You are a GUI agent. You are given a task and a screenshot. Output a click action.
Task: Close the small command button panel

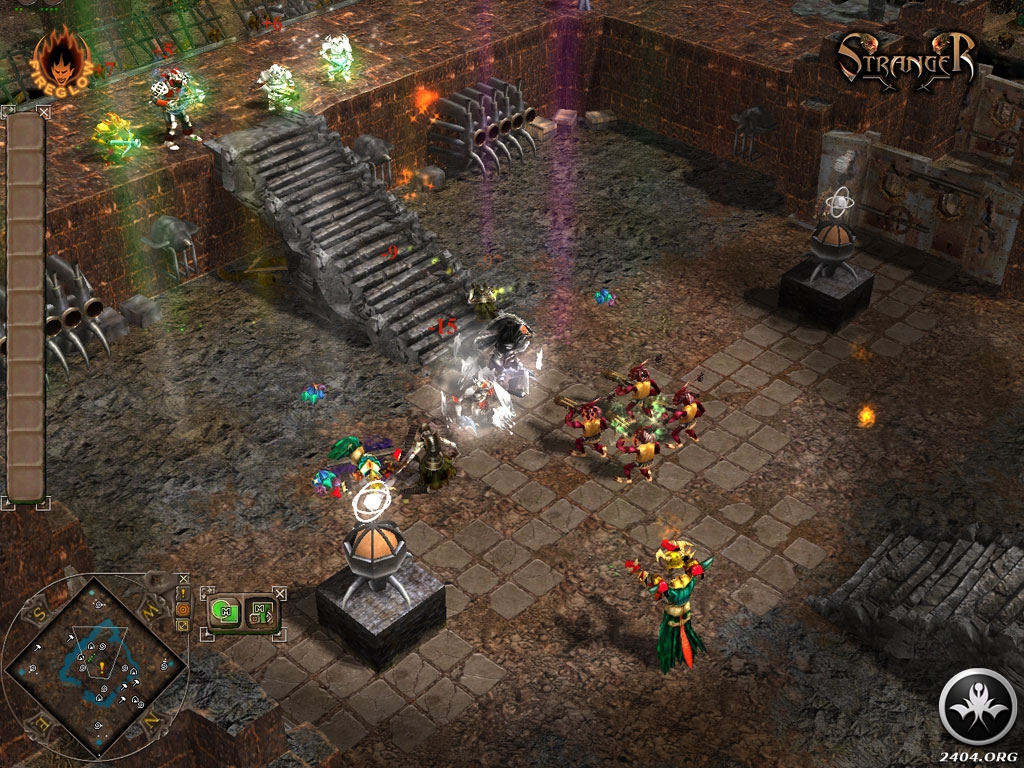(x=279, y=594)
